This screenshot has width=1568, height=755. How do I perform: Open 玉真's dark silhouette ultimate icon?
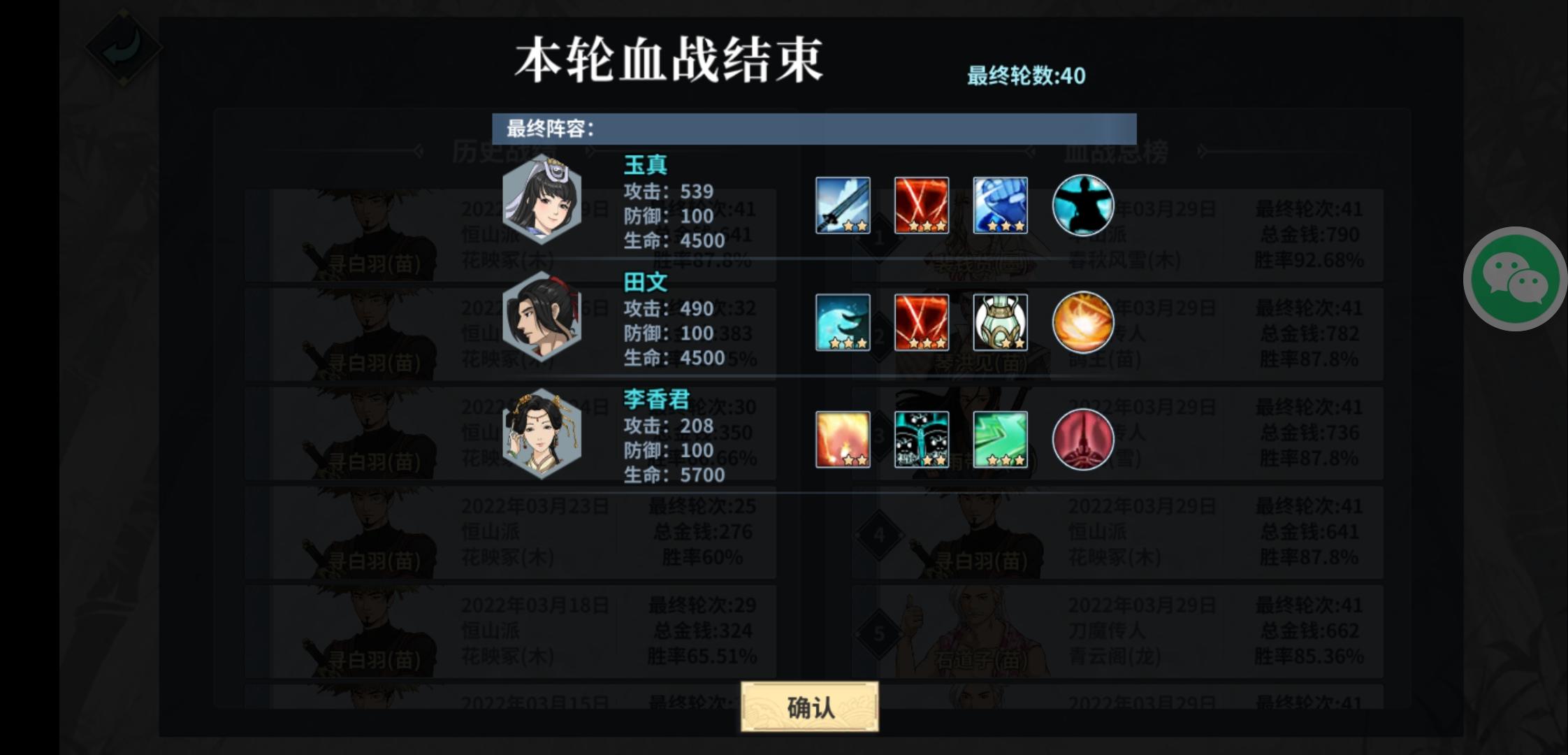[x=1083, y=206]
